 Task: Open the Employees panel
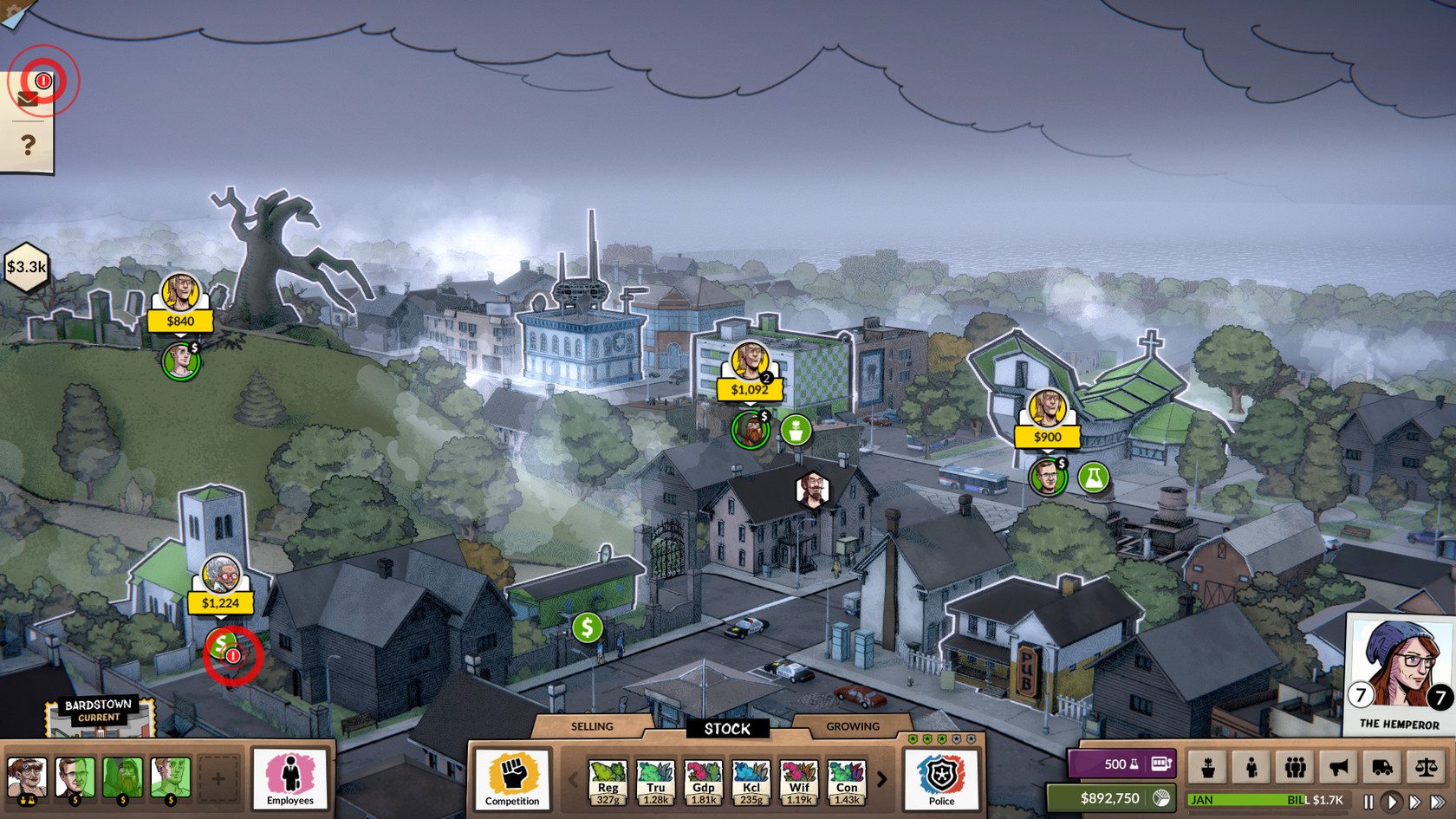290,778
